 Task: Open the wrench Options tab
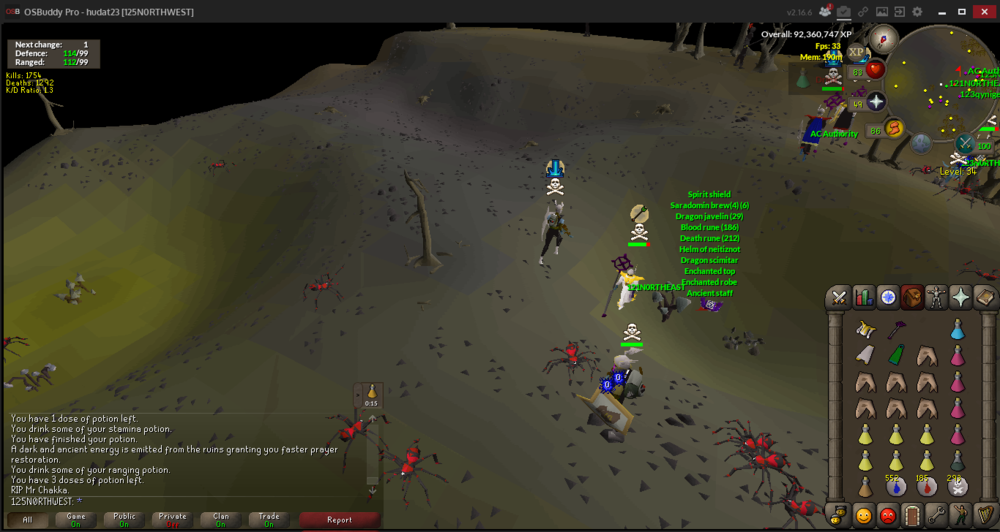pos(937,516)
